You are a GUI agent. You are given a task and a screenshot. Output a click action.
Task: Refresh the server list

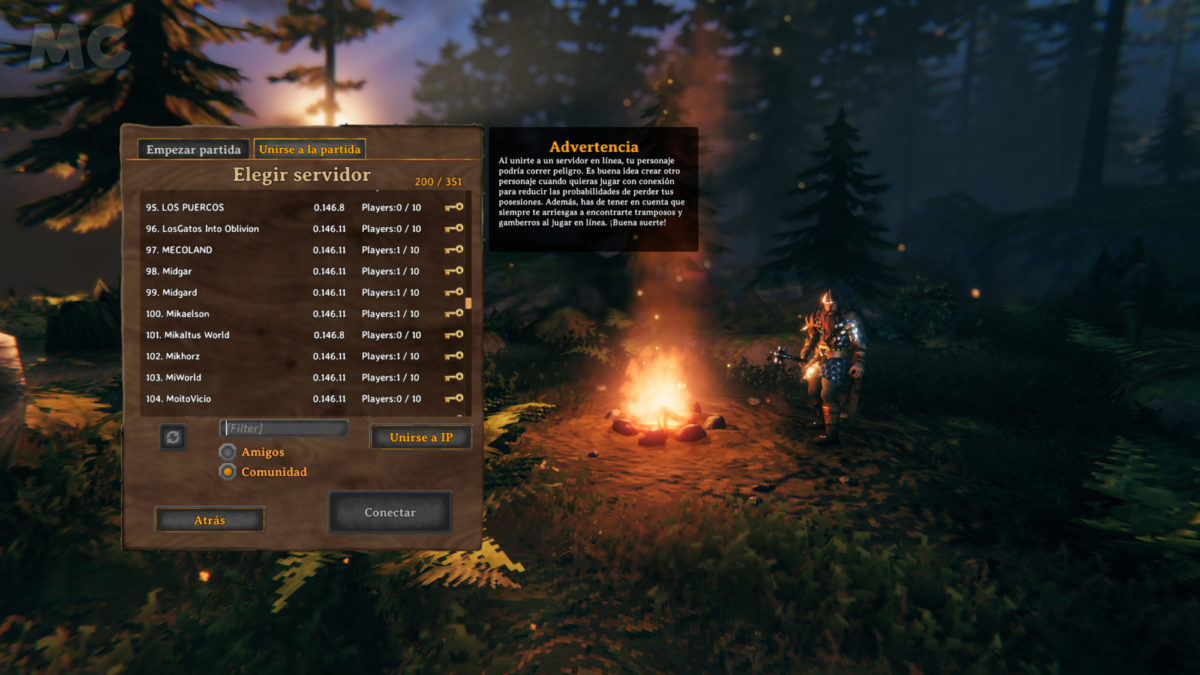[x=173, y=437]
